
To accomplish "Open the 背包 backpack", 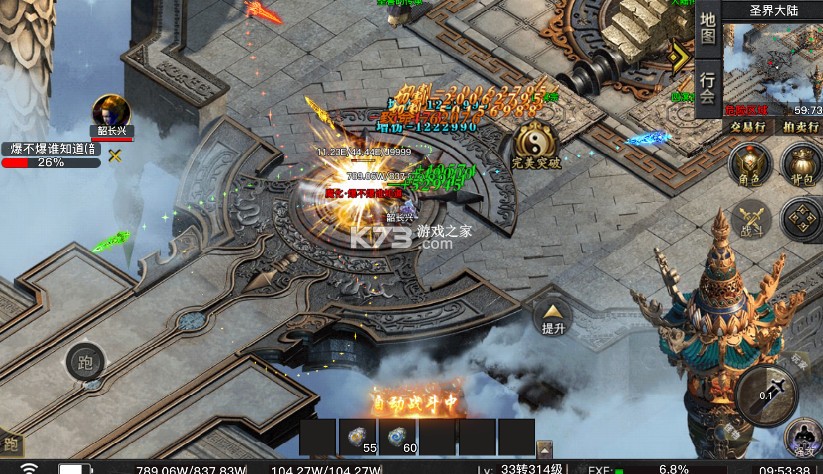I will 800,163.
